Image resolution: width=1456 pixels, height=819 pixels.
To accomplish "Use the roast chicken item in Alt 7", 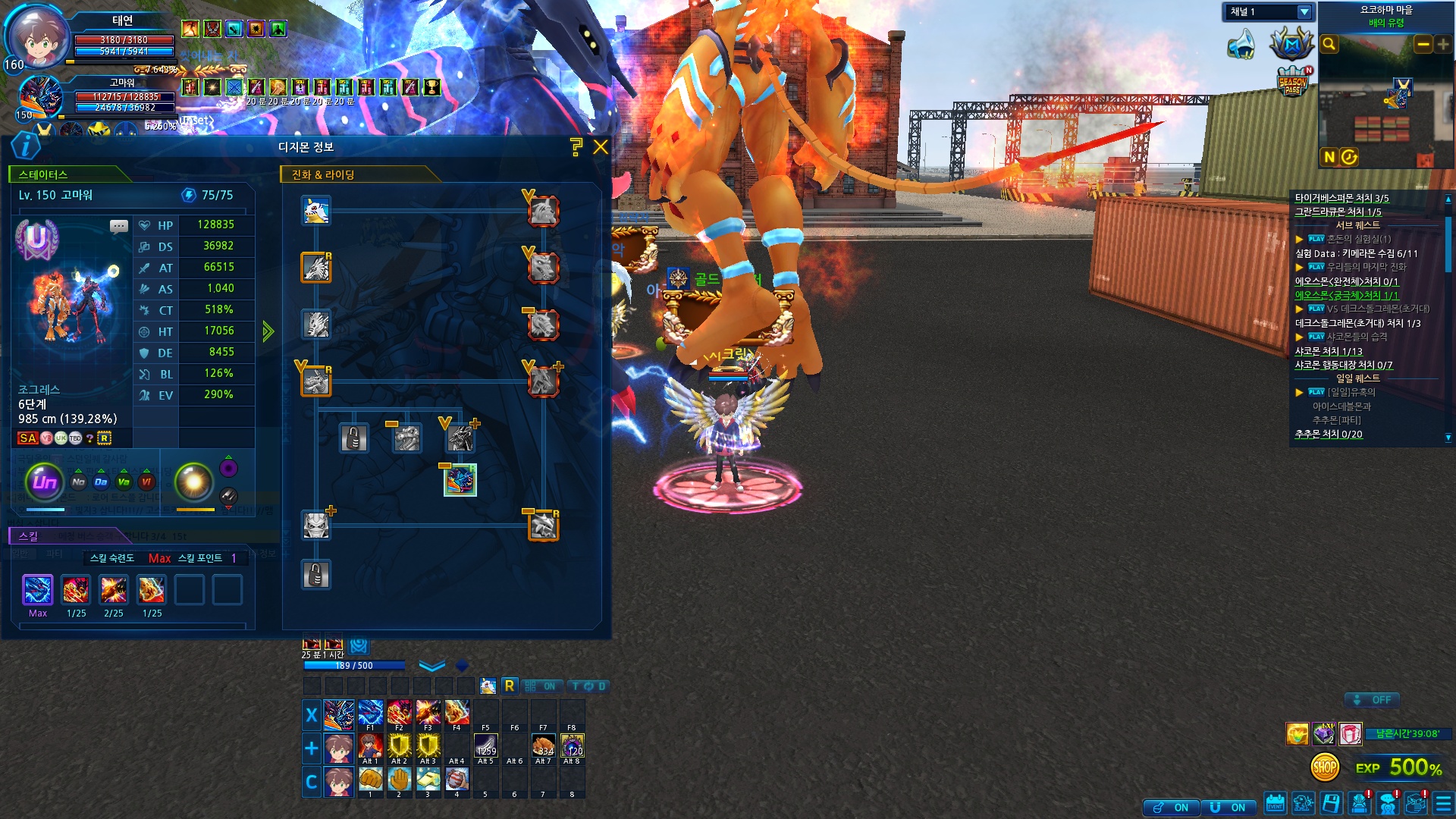I will [543, 745].
